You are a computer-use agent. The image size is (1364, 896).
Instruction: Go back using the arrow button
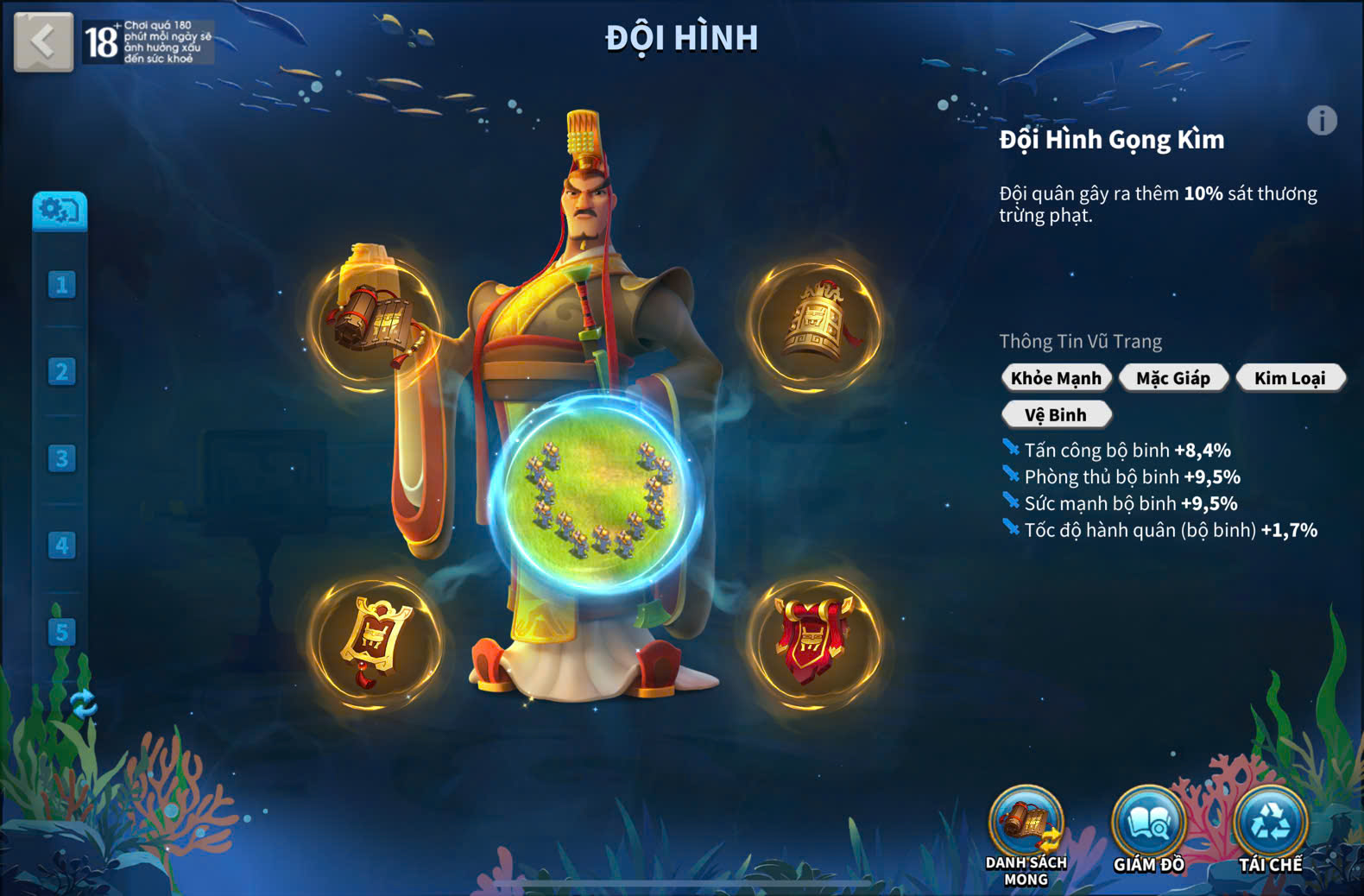43,41
